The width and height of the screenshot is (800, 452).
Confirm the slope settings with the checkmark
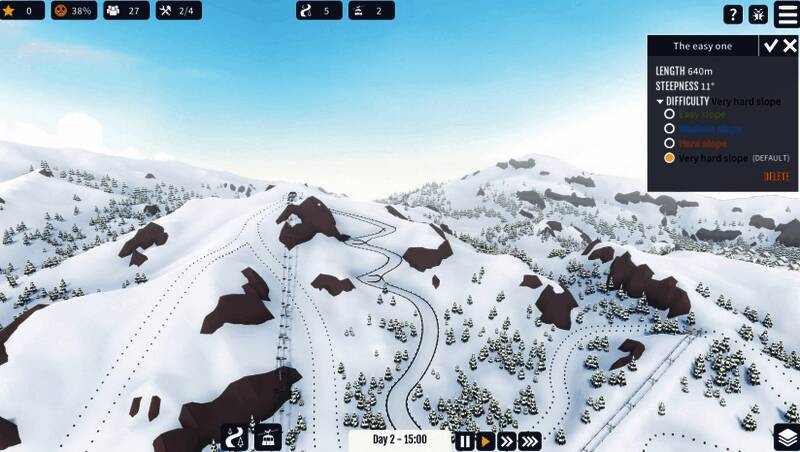tap(770, 46)
